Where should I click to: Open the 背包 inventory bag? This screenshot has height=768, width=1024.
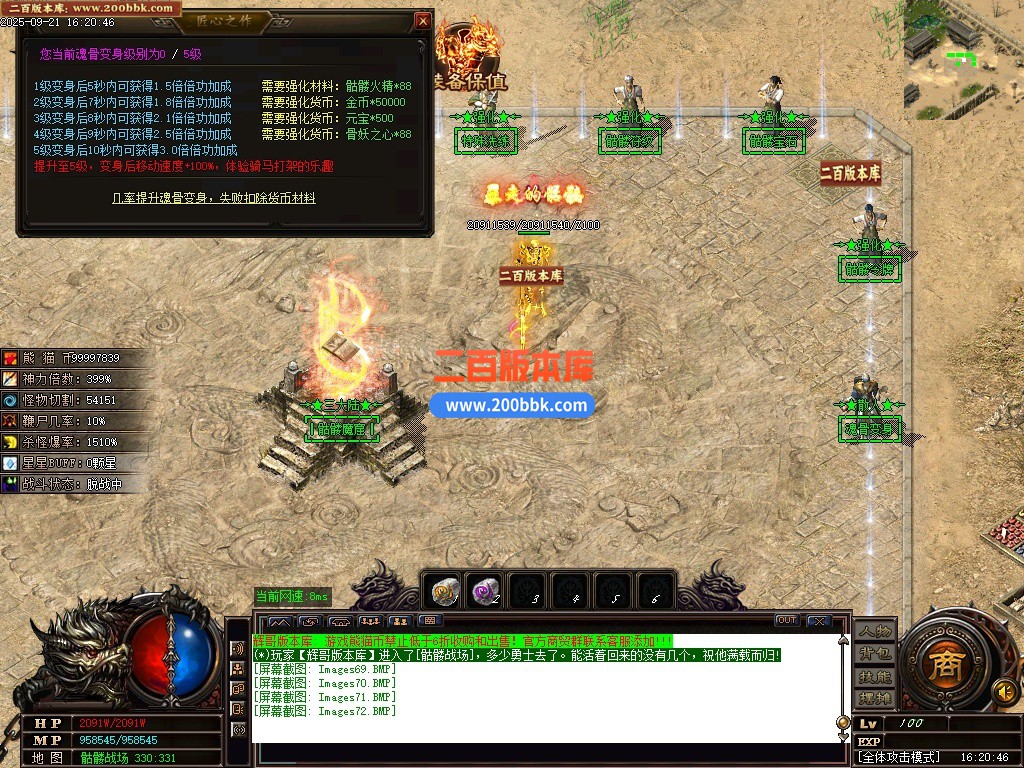pos(875,653)
